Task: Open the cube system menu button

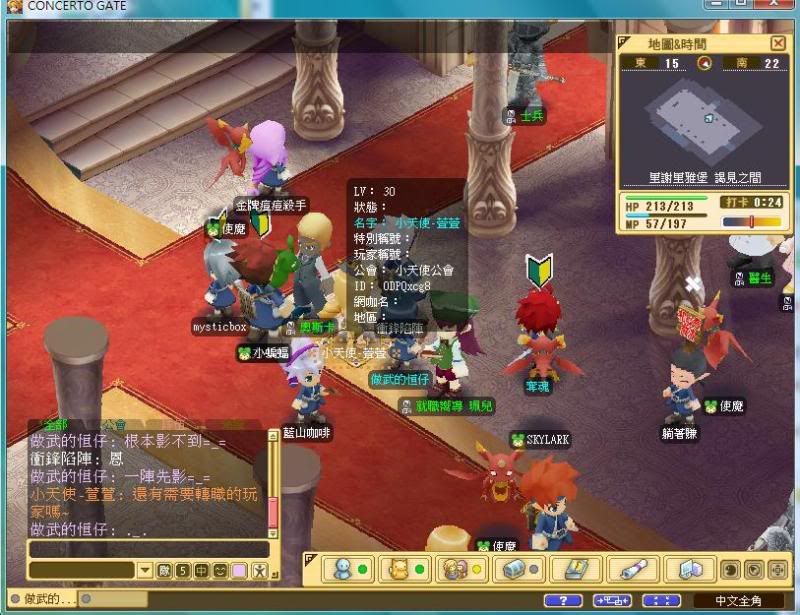Action: point(691,570)
